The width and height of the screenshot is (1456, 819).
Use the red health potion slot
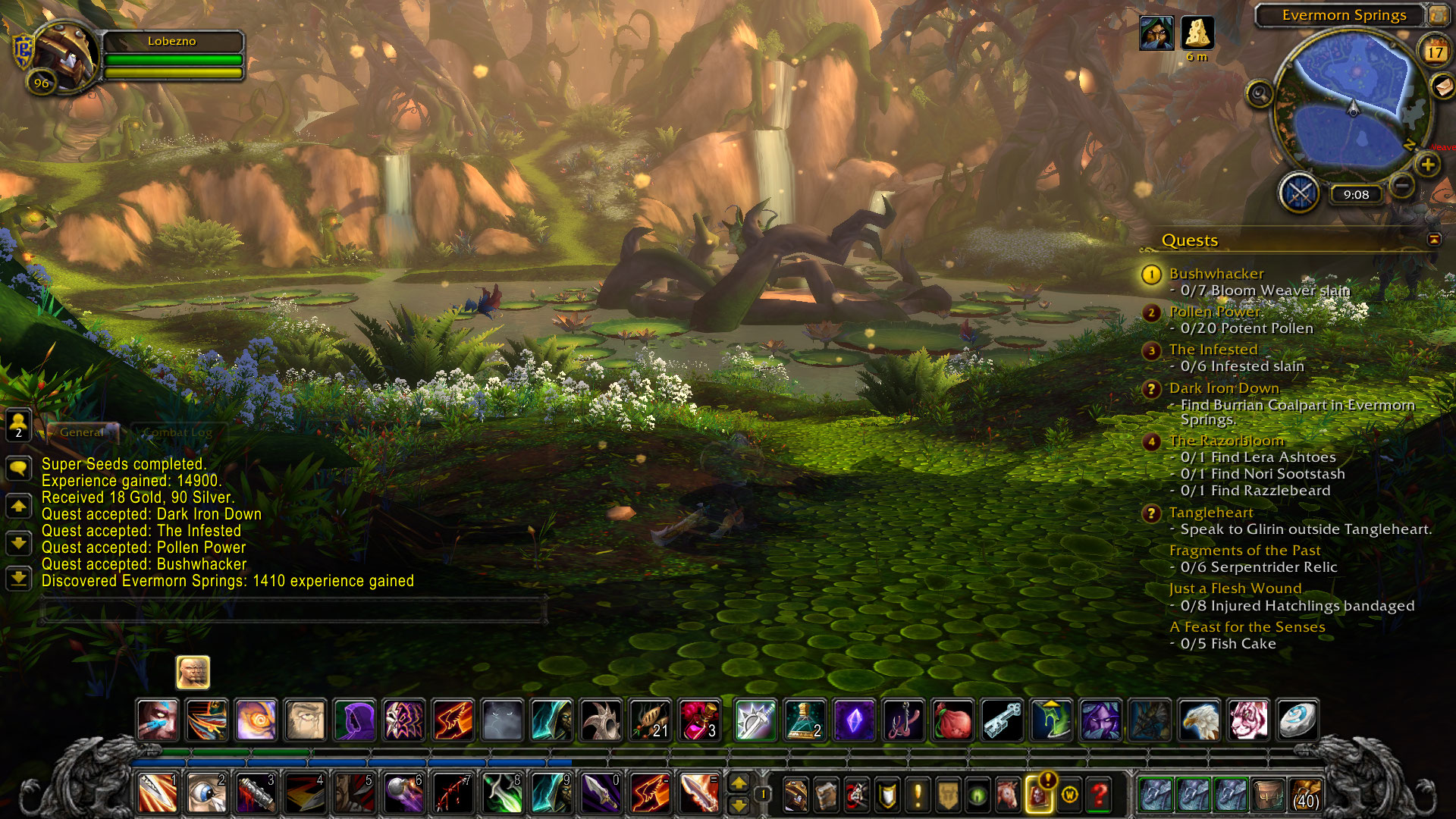[699, 720]
